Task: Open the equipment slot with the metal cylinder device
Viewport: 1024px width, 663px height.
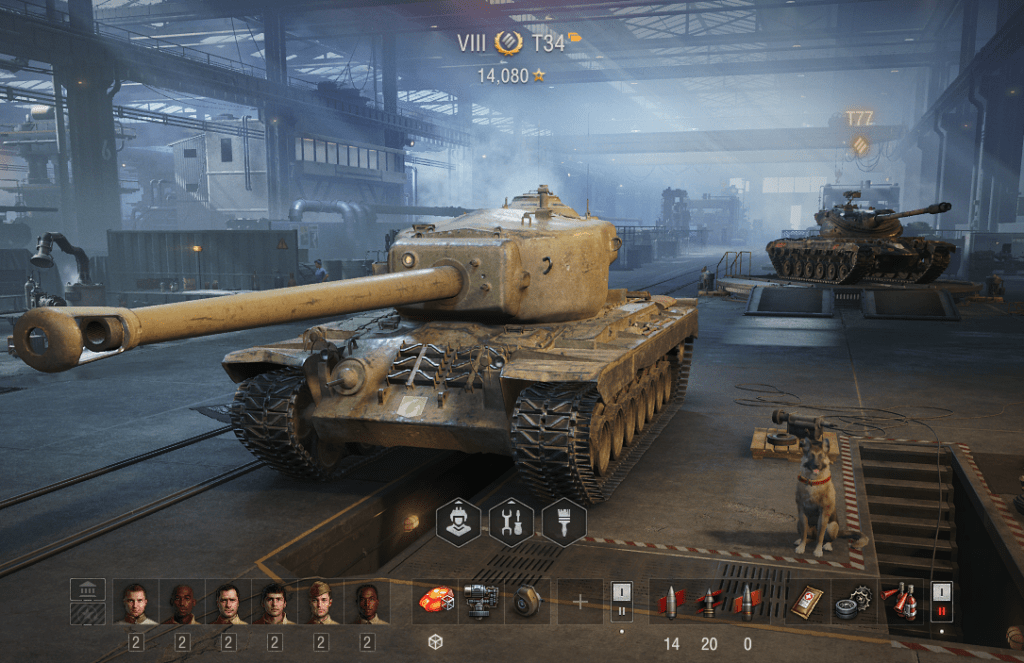Action: (481, 601)
